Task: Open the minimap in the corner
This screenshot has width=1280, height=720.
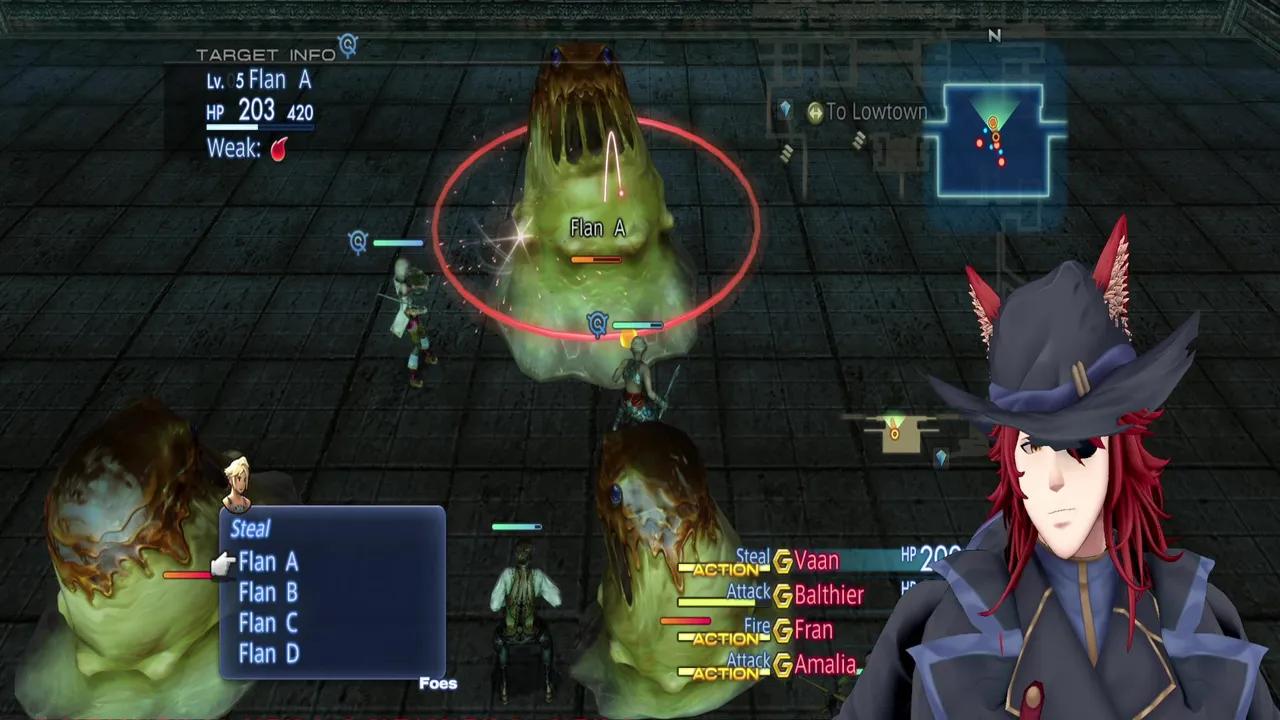Action: [x=994, y=140]
